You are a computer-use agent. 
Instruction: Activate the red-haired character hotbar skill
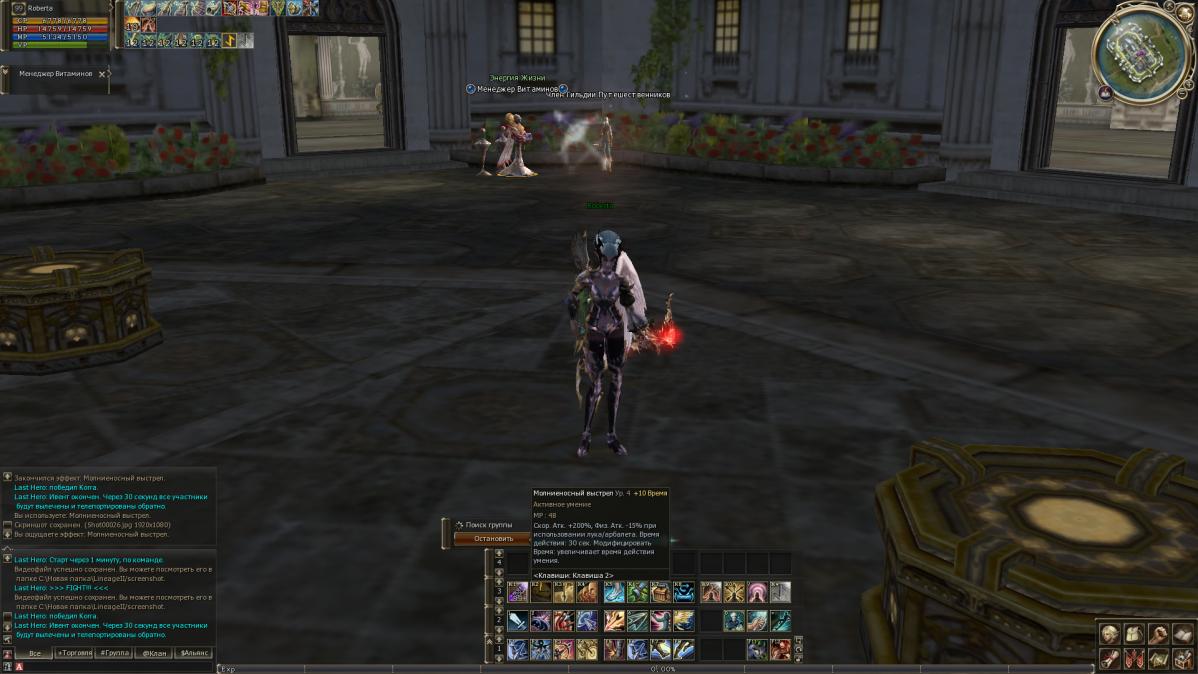[x=781, y=650]
